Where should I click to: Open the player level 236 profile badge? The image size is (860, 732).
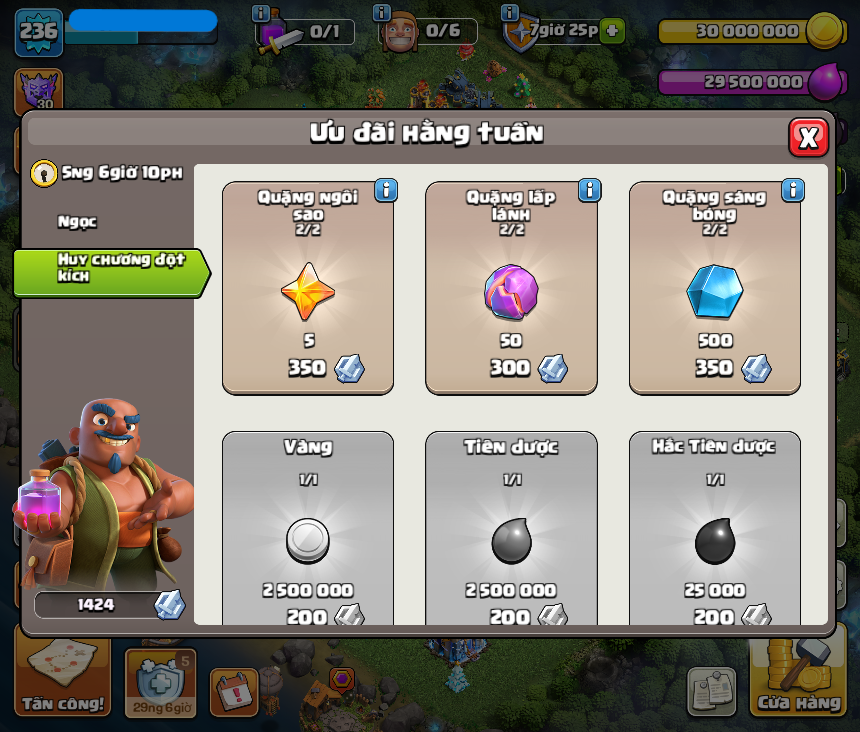point(38,31)
